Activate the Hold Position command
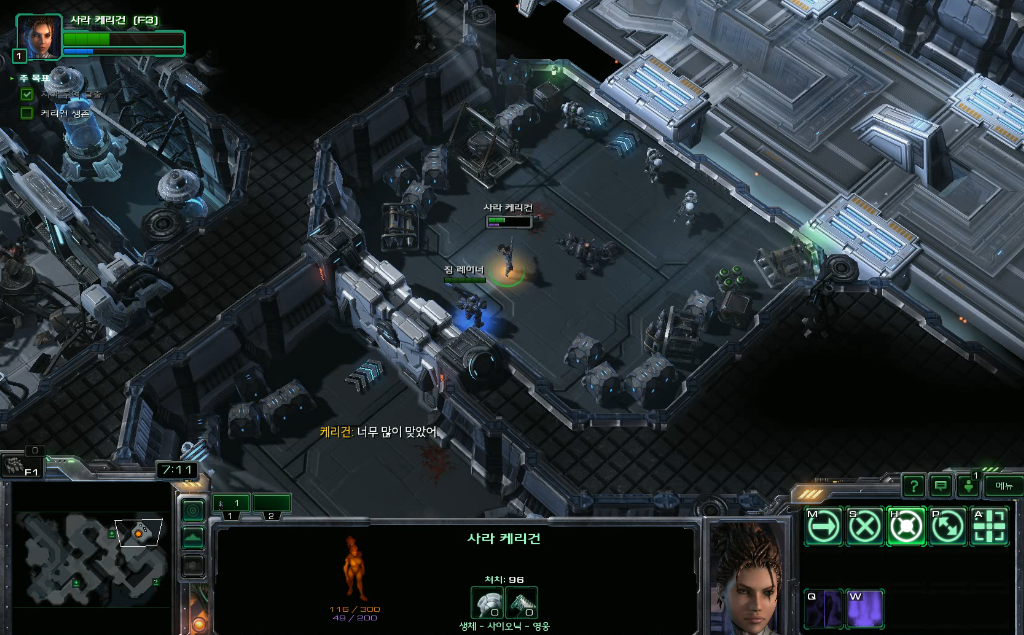 (906, 526)
